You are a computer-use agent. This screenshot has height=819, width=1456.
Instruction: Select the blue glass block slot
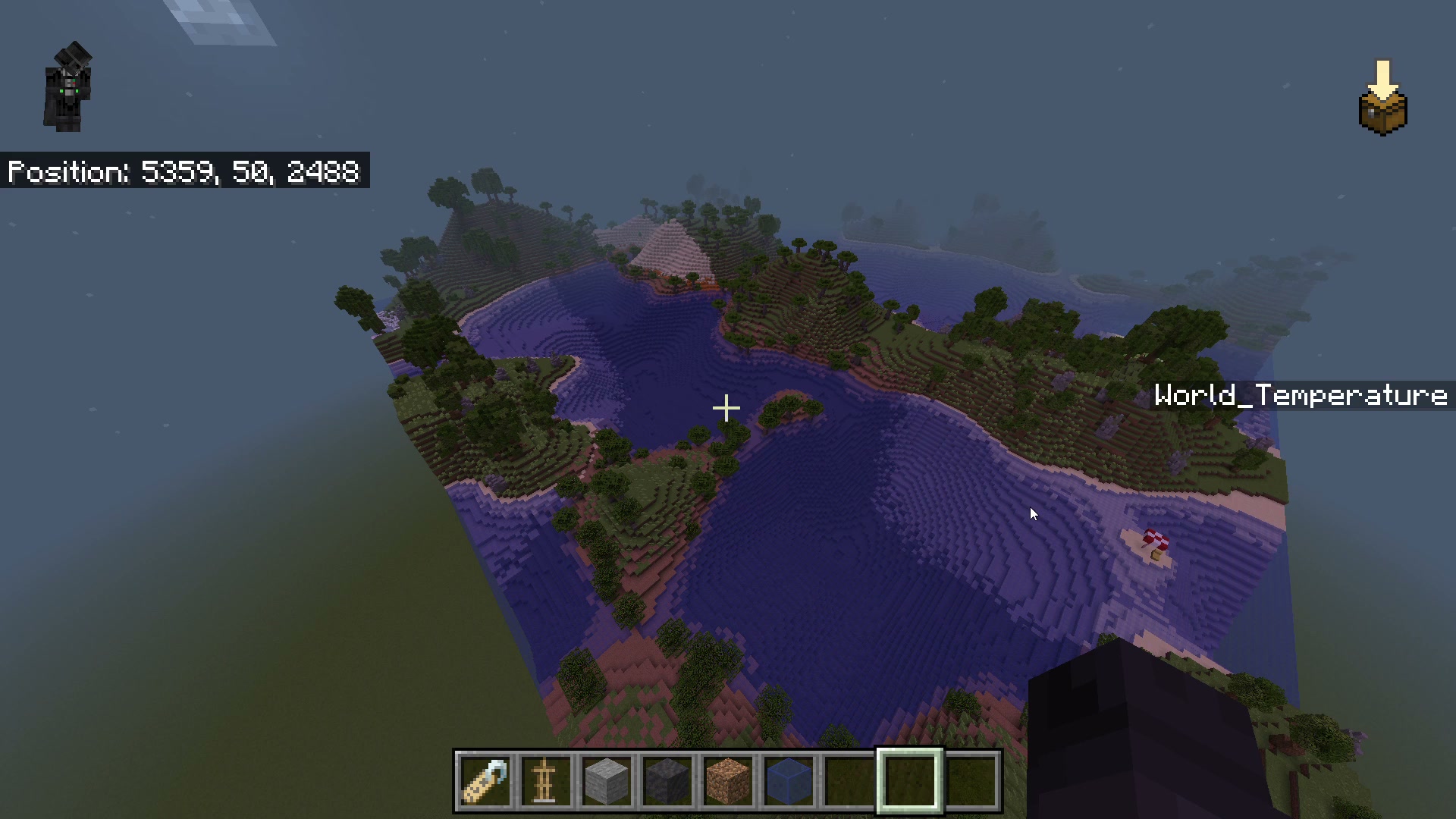789,781
